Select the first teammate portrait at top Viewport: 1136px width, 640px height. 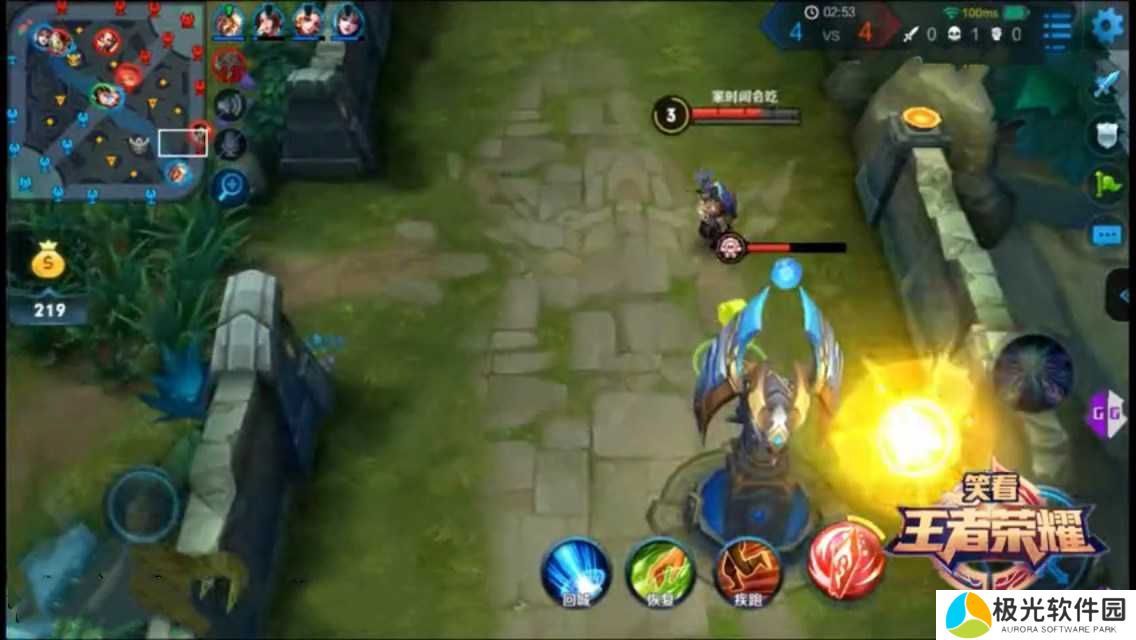coord(229,20)
